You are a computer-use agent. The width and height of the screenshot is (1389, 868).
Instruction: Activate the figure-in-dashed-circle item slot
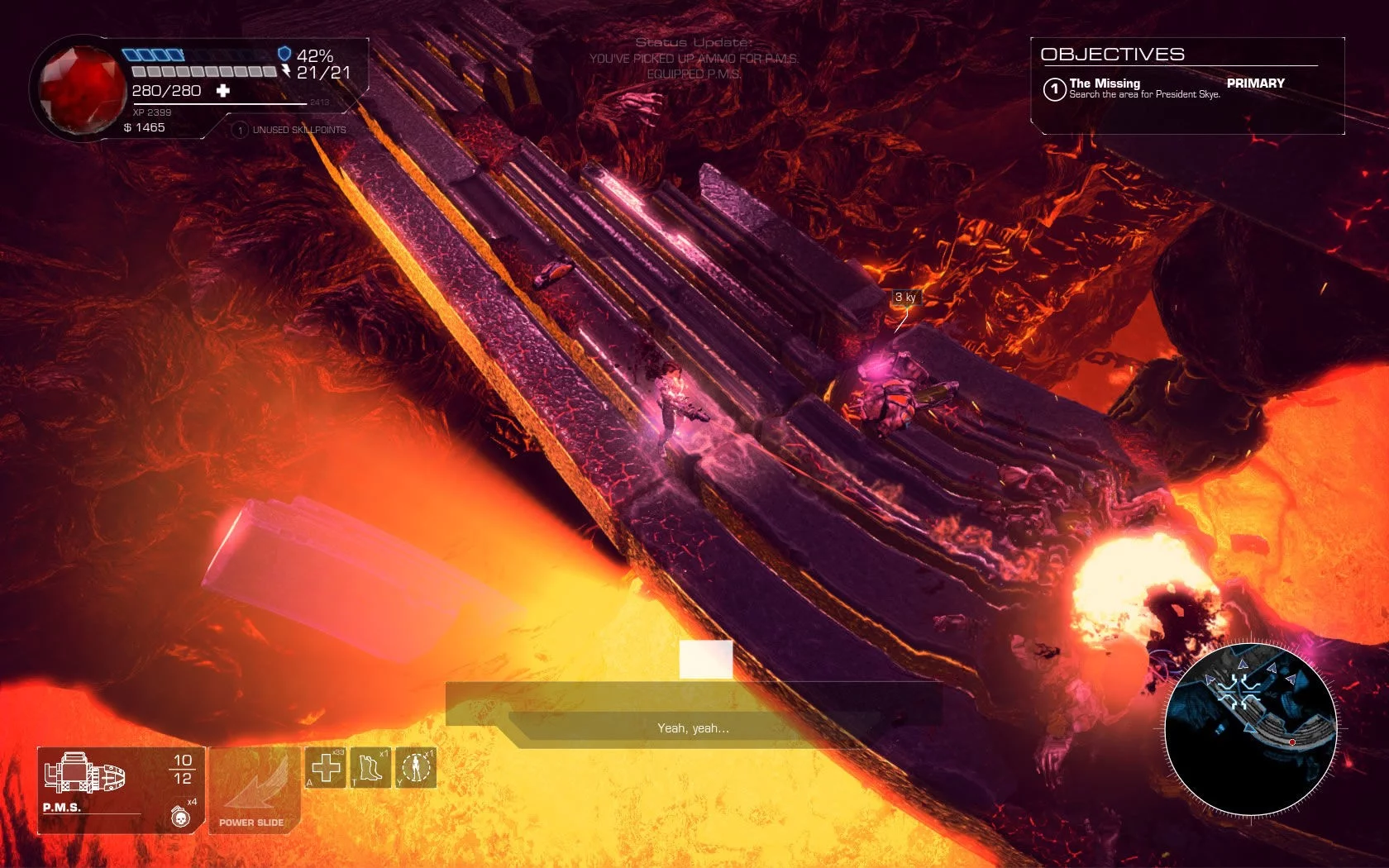pos(416,768)
